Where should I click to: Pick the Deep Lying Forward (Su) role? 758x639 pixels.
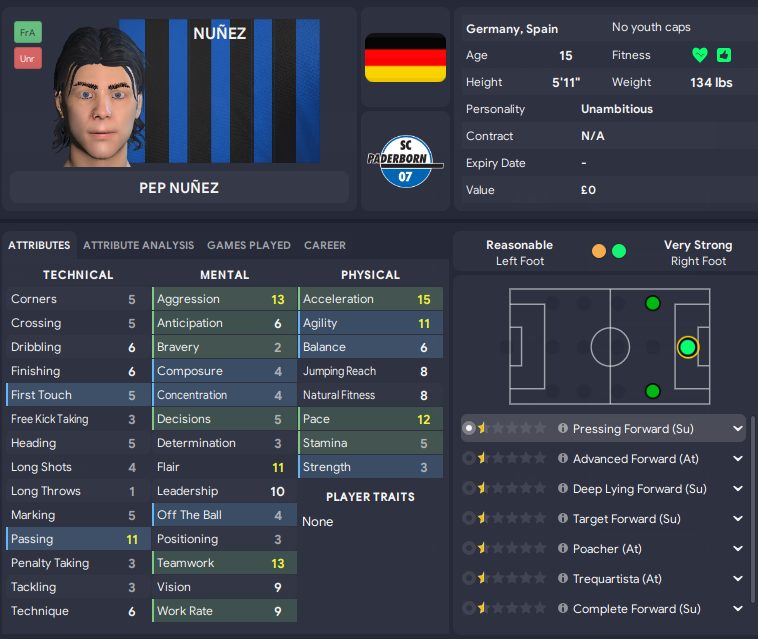(x=639, y=489)
